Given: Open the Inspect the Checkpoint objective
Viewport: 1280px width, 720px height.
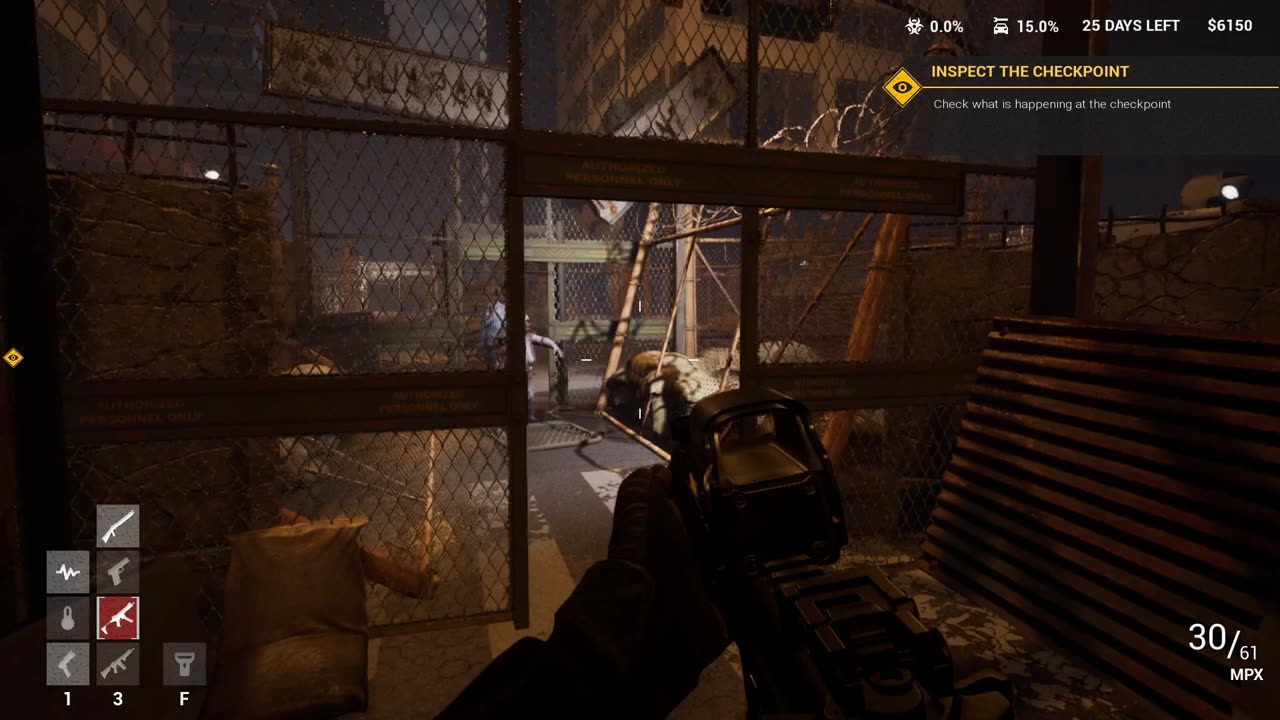Looking at the screenshot, I should (1030, 72).
